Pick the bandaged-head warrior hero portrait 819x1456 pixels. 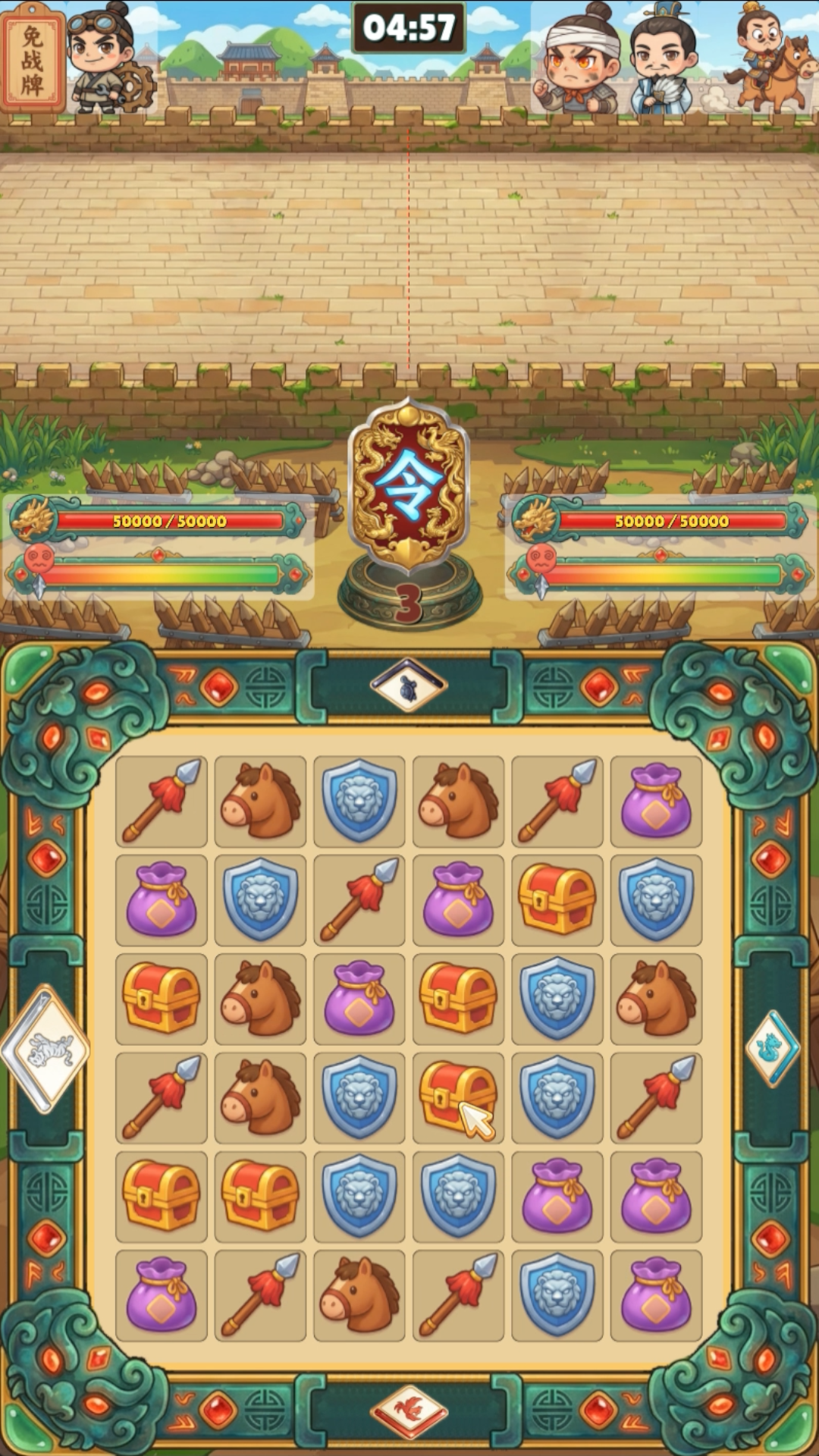pyautogui.click(x=576, y=62)
